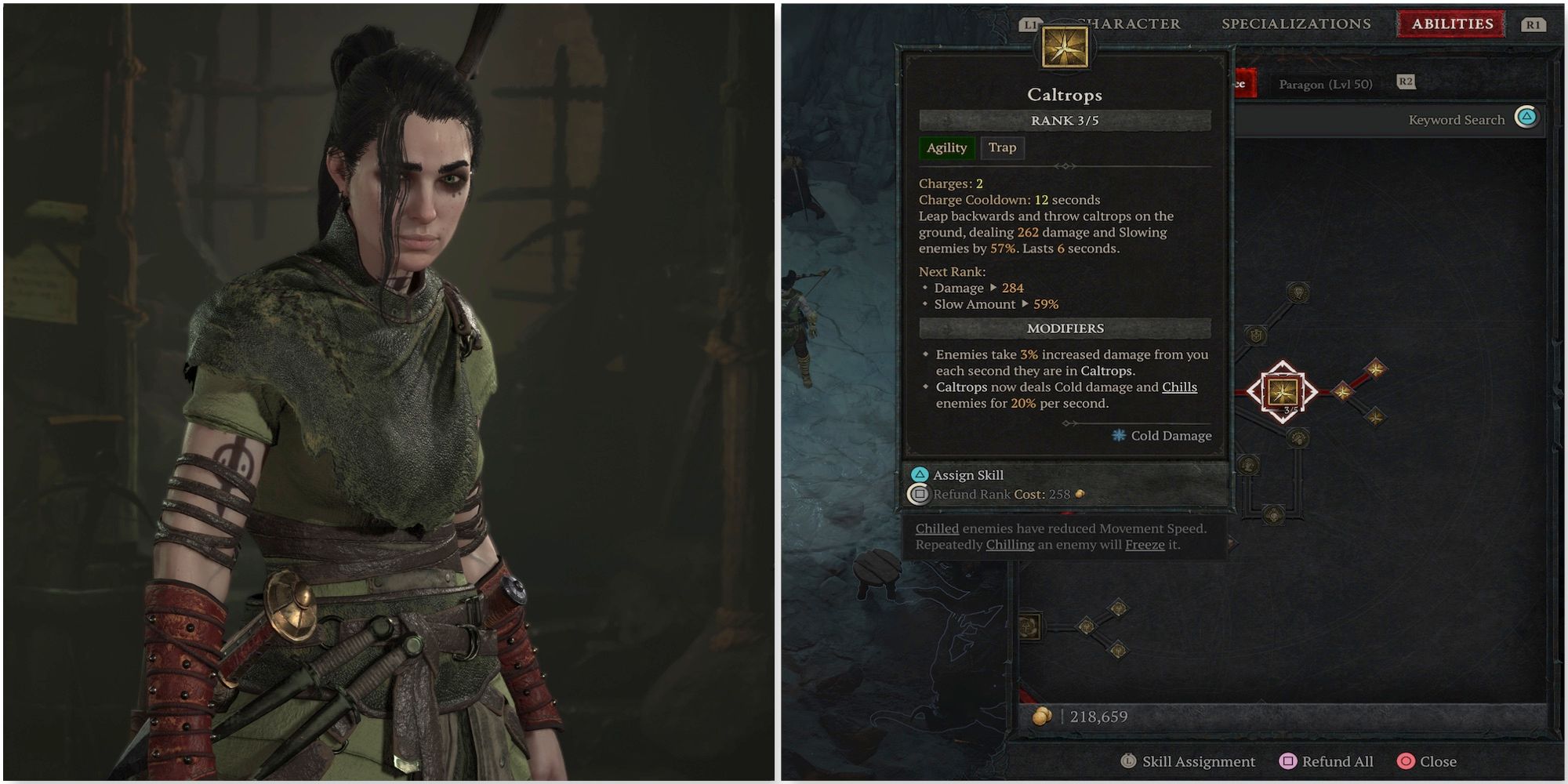Viewport: 1568px width, 784px height.
Task: Open the Chills keyword link in modifiers
Action: (1178, 387)
